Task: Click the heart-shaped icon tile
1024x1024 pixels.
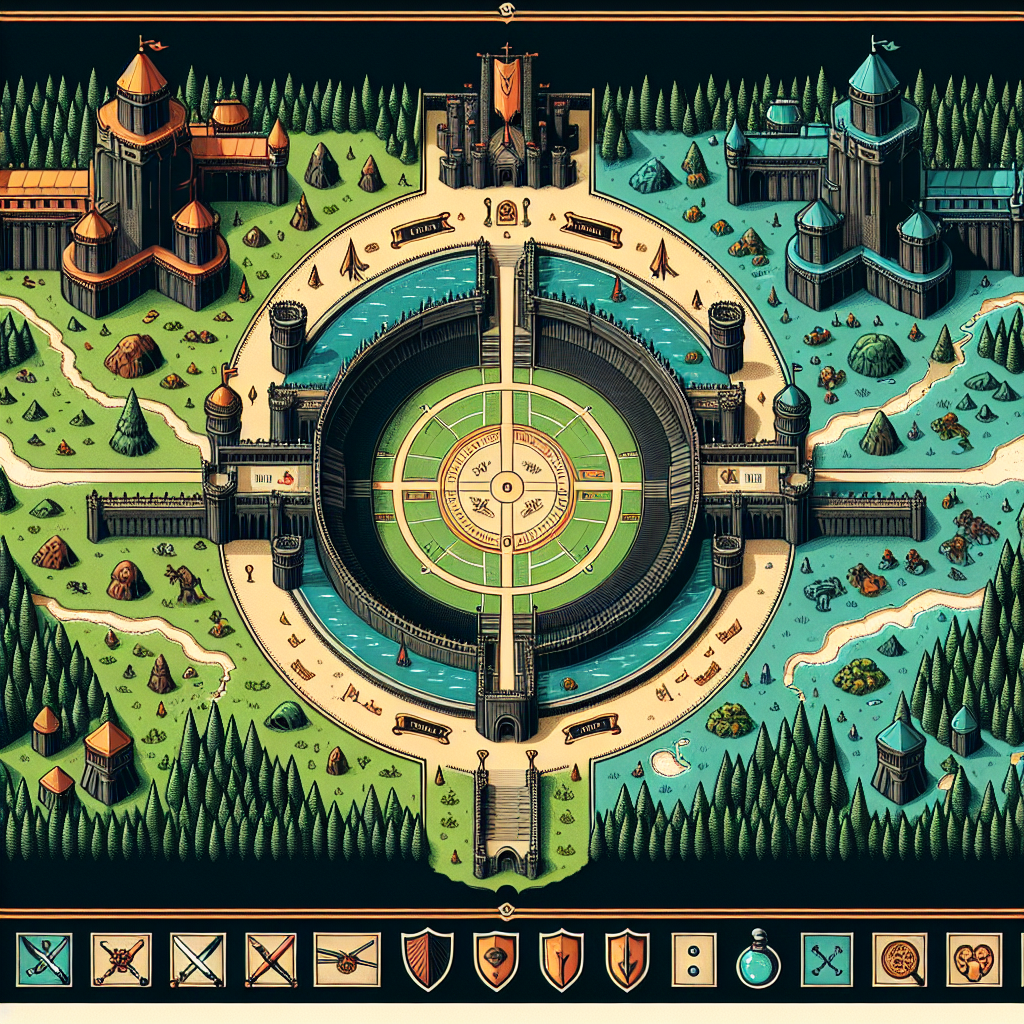Action: pos(973,960)
